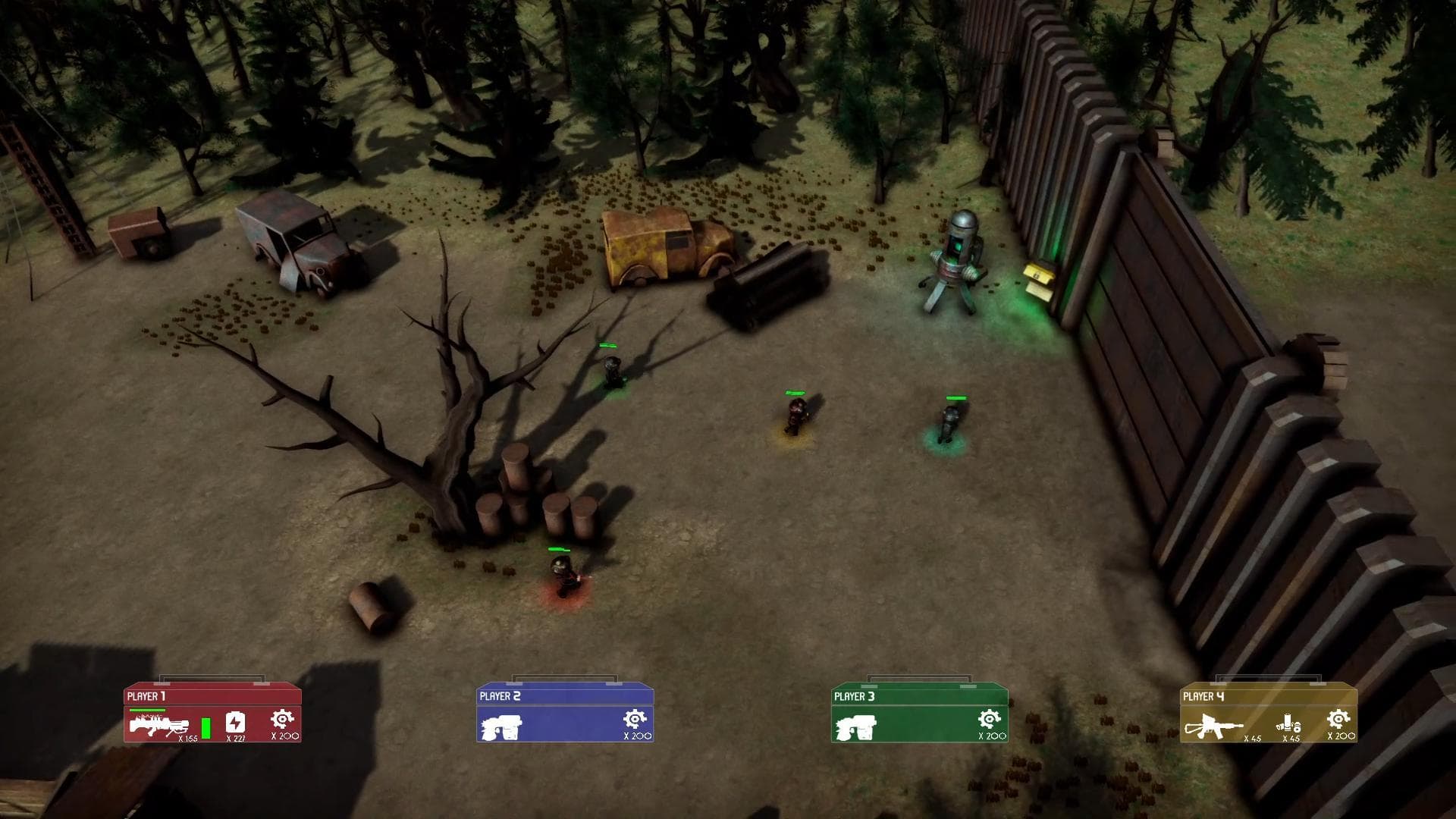Click Player 2's gear scrap icon
The image size is (1456, 819).
tap(635, 719)
